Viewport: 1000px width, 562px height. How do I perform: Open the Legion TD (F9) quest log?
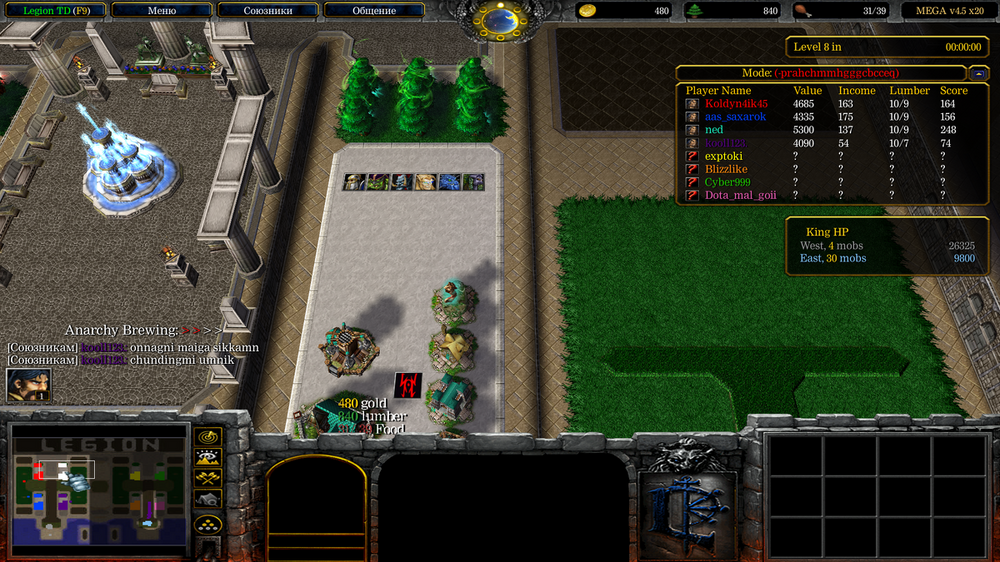point(54,11)
